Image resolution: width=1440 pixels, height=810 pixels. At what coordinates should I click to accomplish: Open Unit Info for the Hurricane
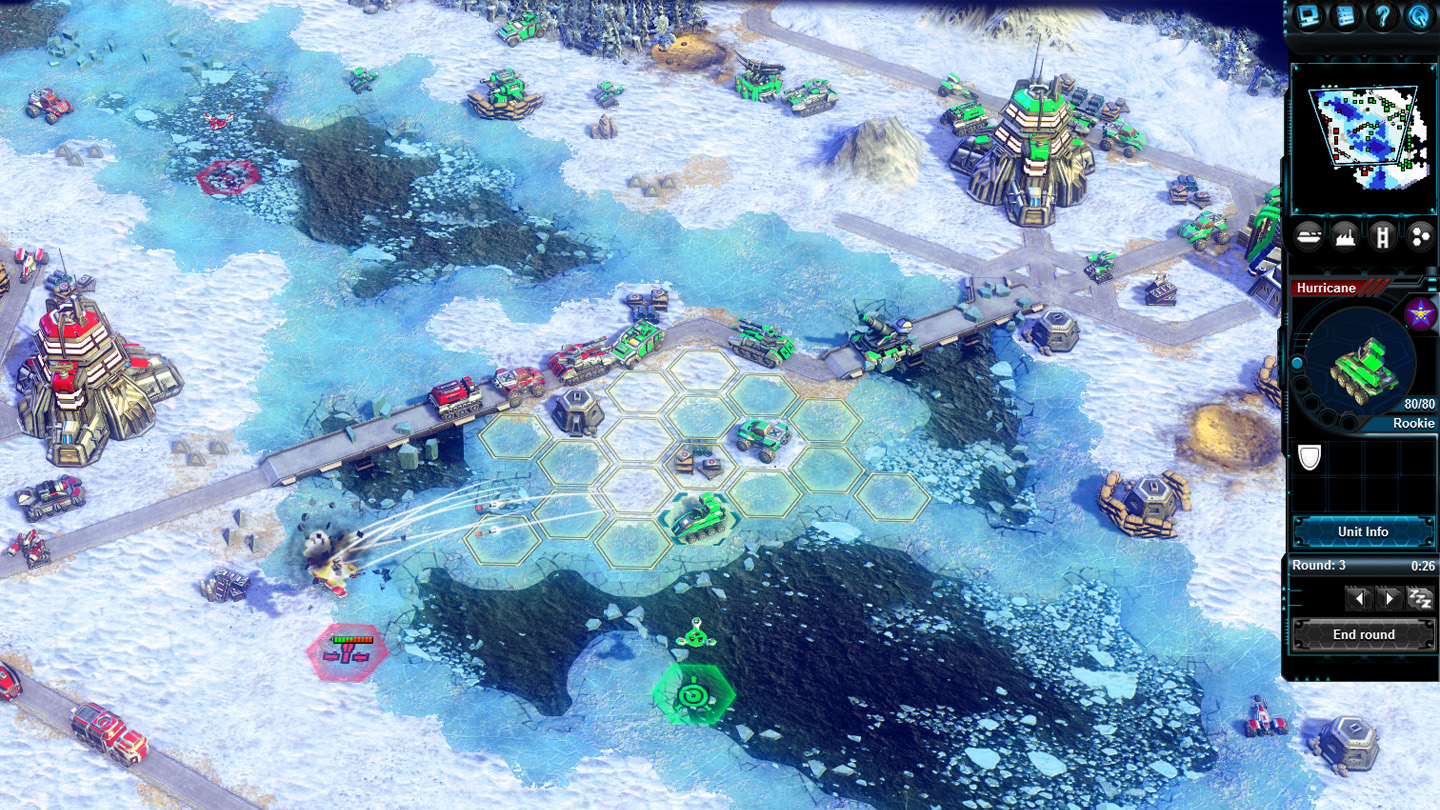pos(1364,531)
